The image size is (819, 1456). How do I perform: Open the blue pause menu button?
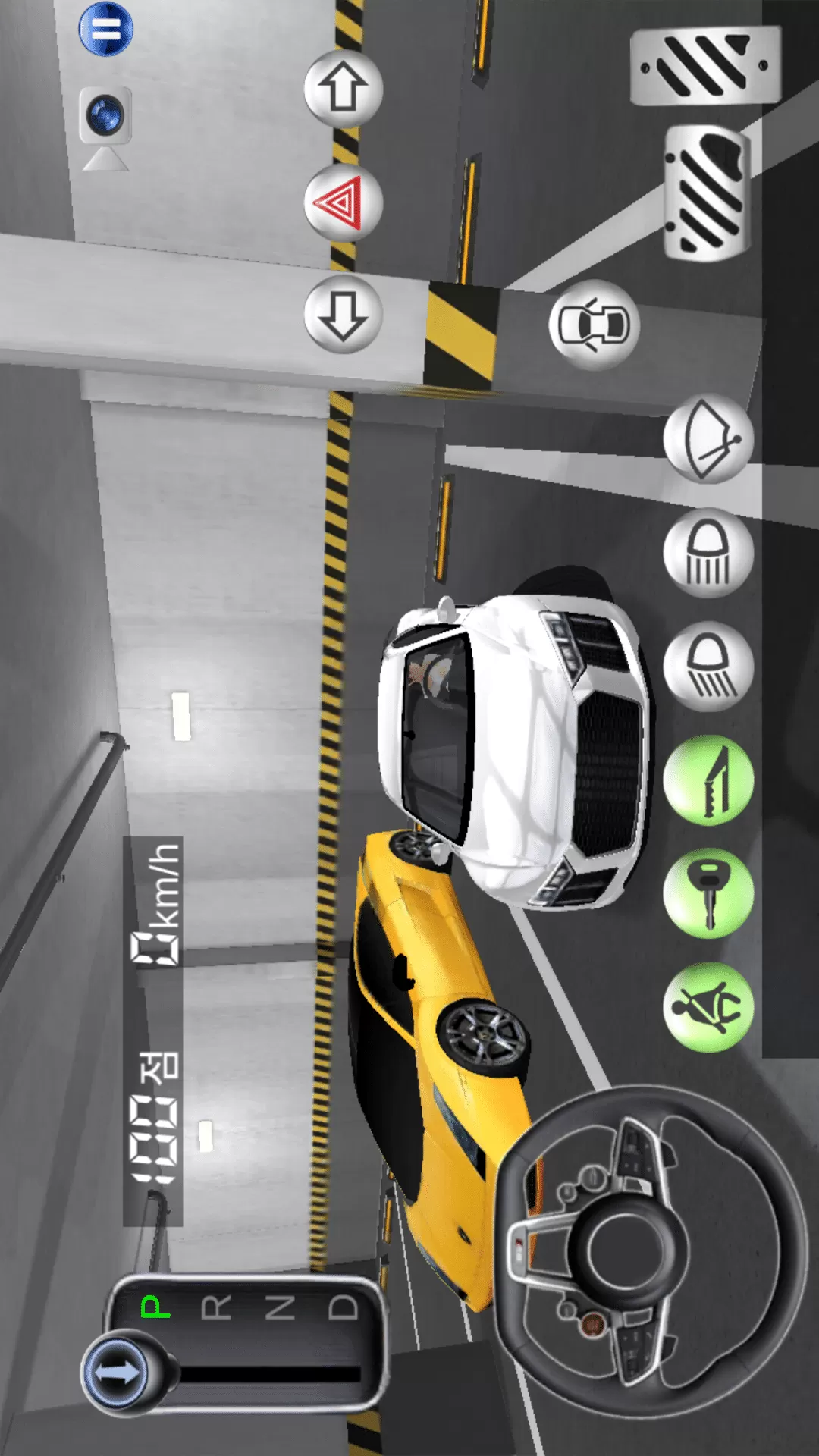[x=106, y=30]
